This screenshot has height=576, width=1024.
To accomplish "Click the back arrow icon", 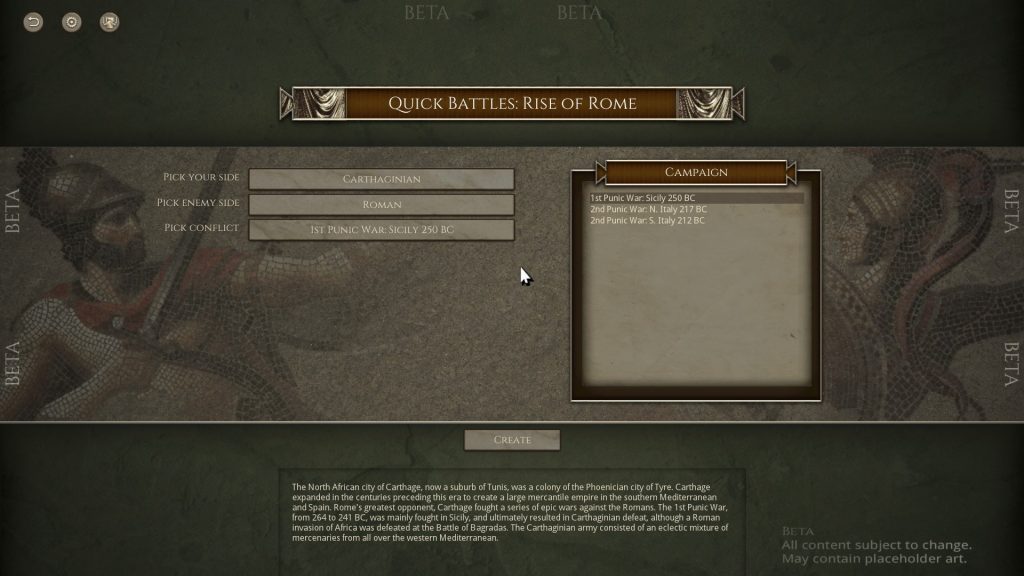I will tap(34, 22).
